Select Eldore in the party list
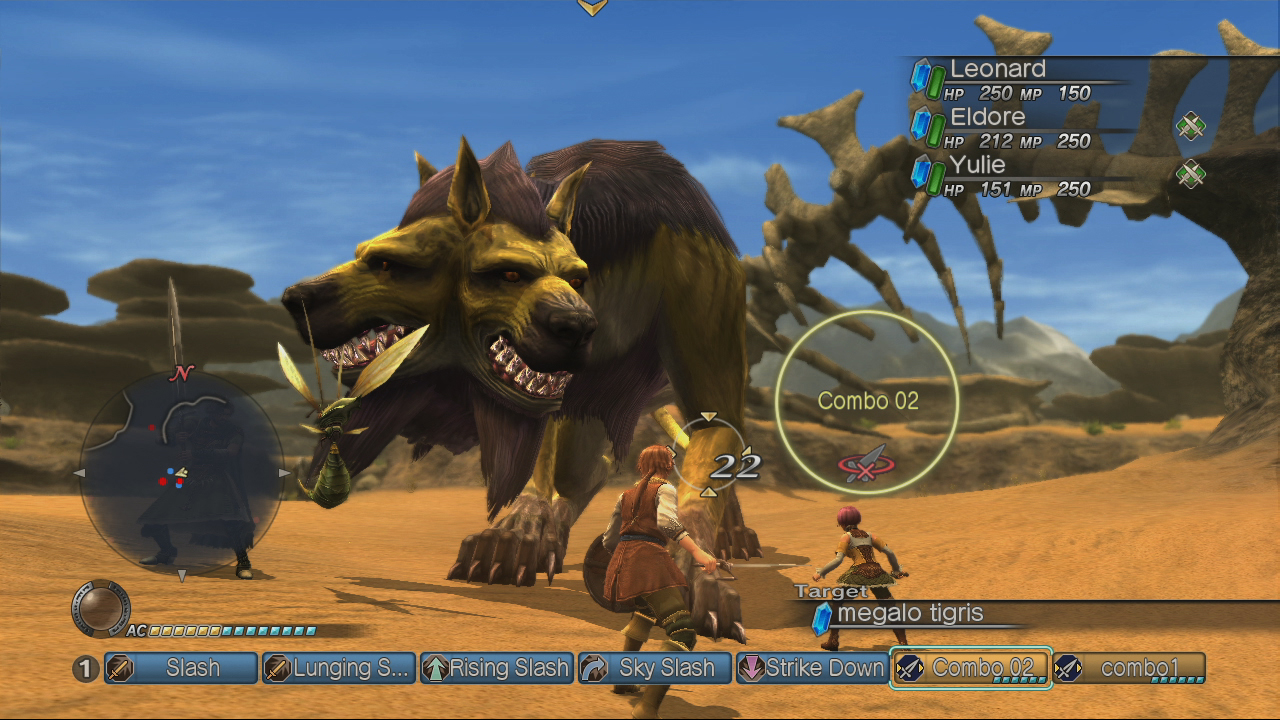 click(987, 117)
